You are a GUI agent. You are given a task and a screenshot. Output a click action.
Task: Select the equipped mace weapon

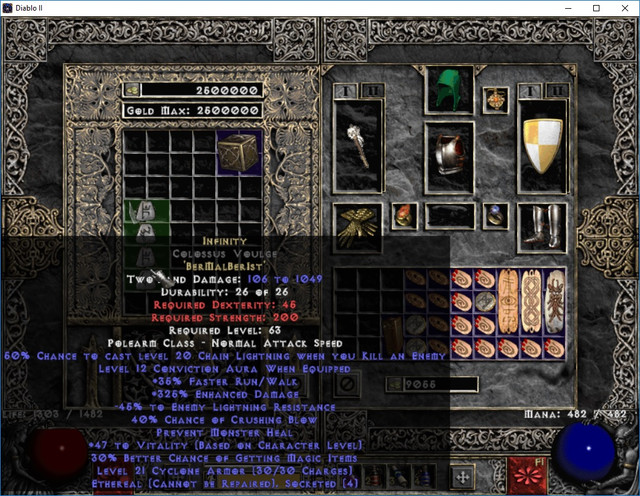[x=357, y=146]
